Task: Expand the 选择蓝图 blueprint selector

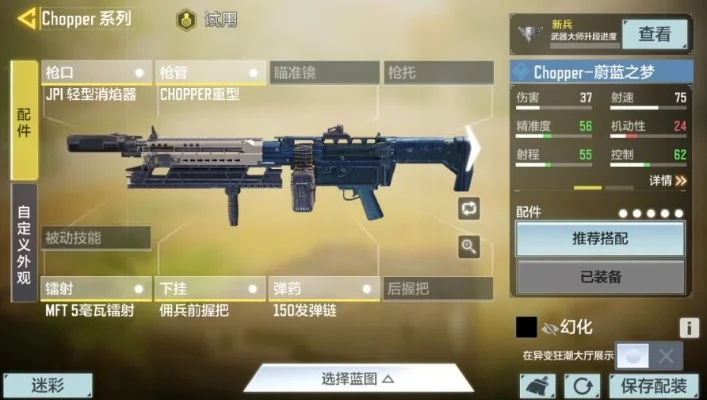Action: point(357,378)
